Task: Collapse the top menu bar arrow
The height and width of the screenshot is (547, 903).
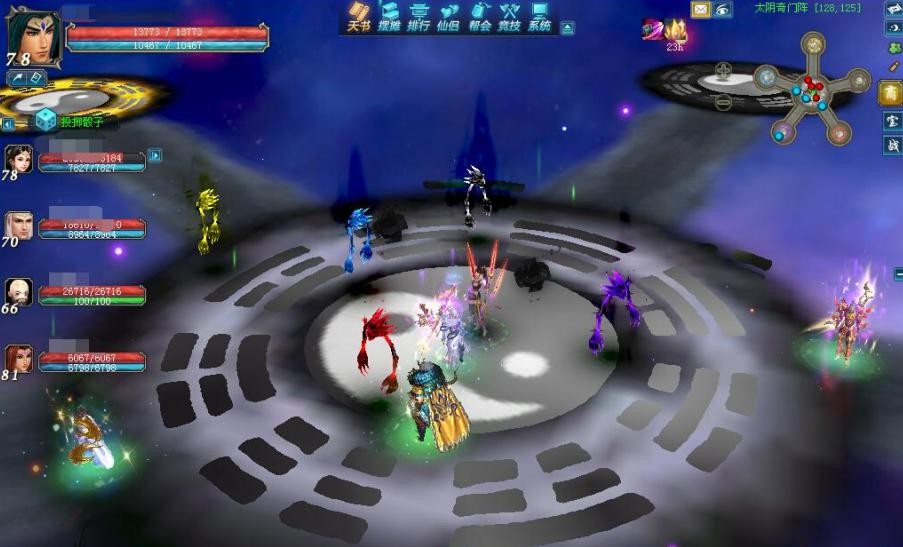Action: click(567, 29)
